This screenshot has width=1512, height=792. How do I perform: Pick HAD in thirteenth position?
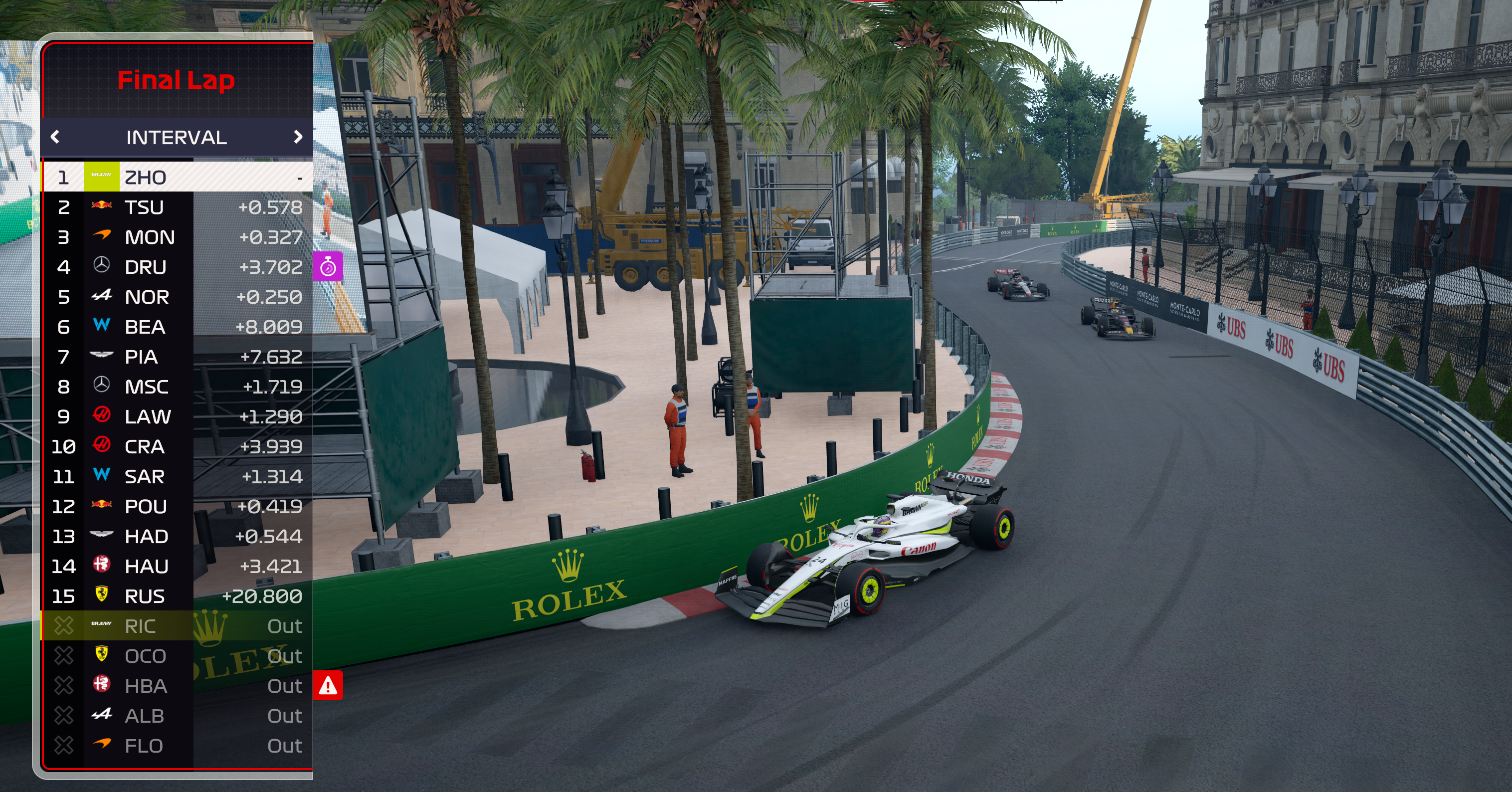click(176, 537)
